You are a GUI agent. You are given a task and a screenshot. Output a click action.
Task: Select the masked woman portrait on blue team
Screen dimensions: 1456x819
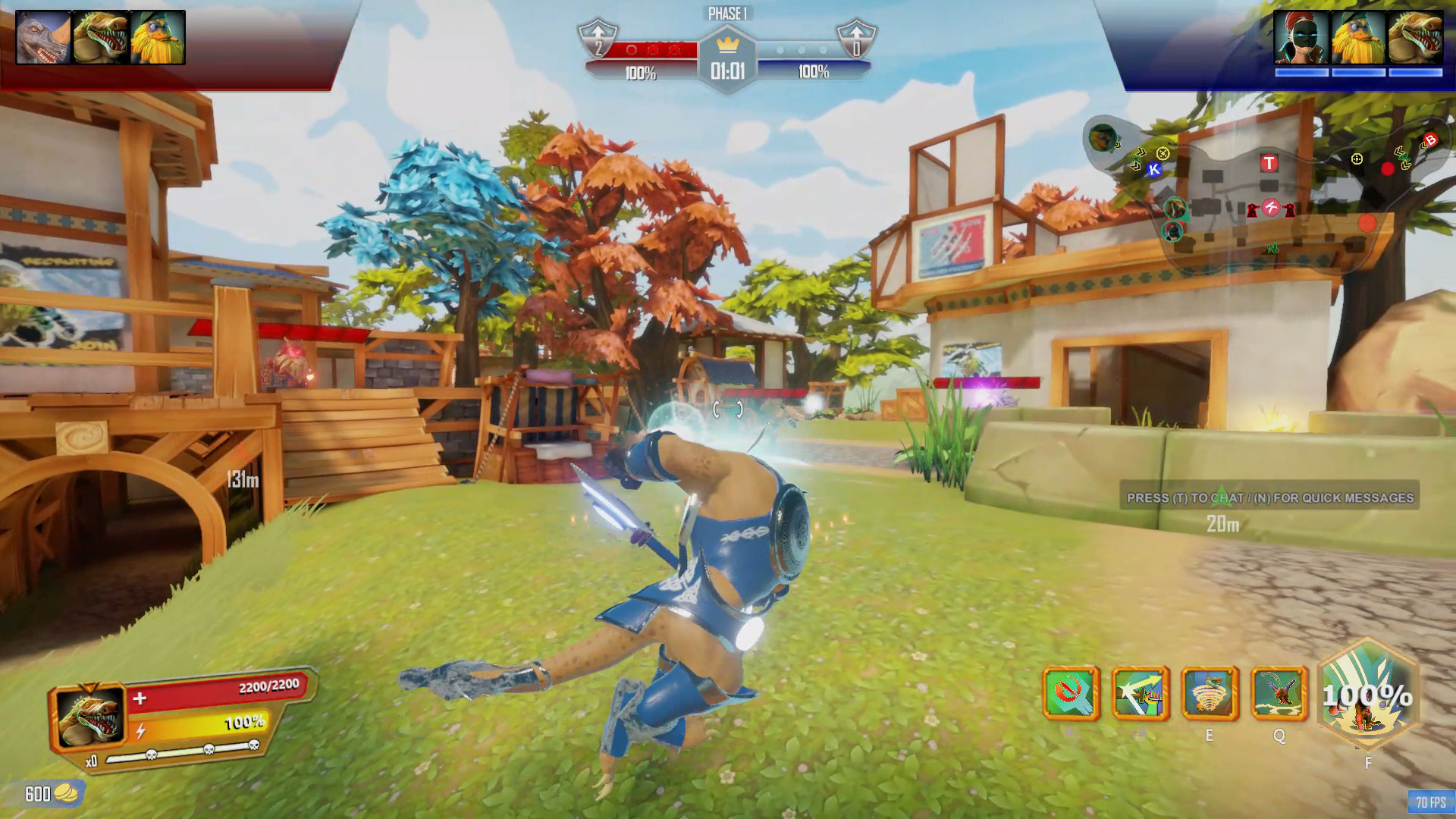click(x=1301, y=37)
